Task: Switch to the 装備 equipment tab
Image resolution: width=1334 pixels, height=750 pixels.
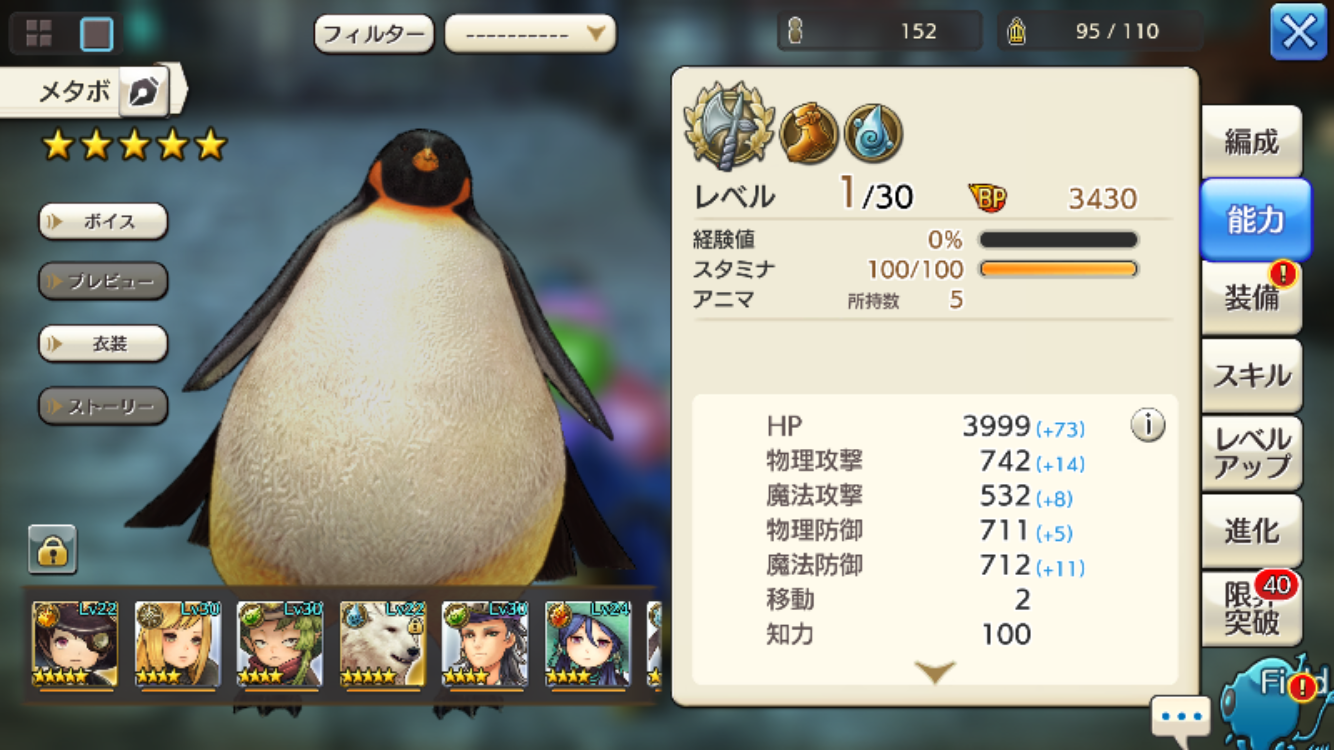Action: coord(1251,297)
